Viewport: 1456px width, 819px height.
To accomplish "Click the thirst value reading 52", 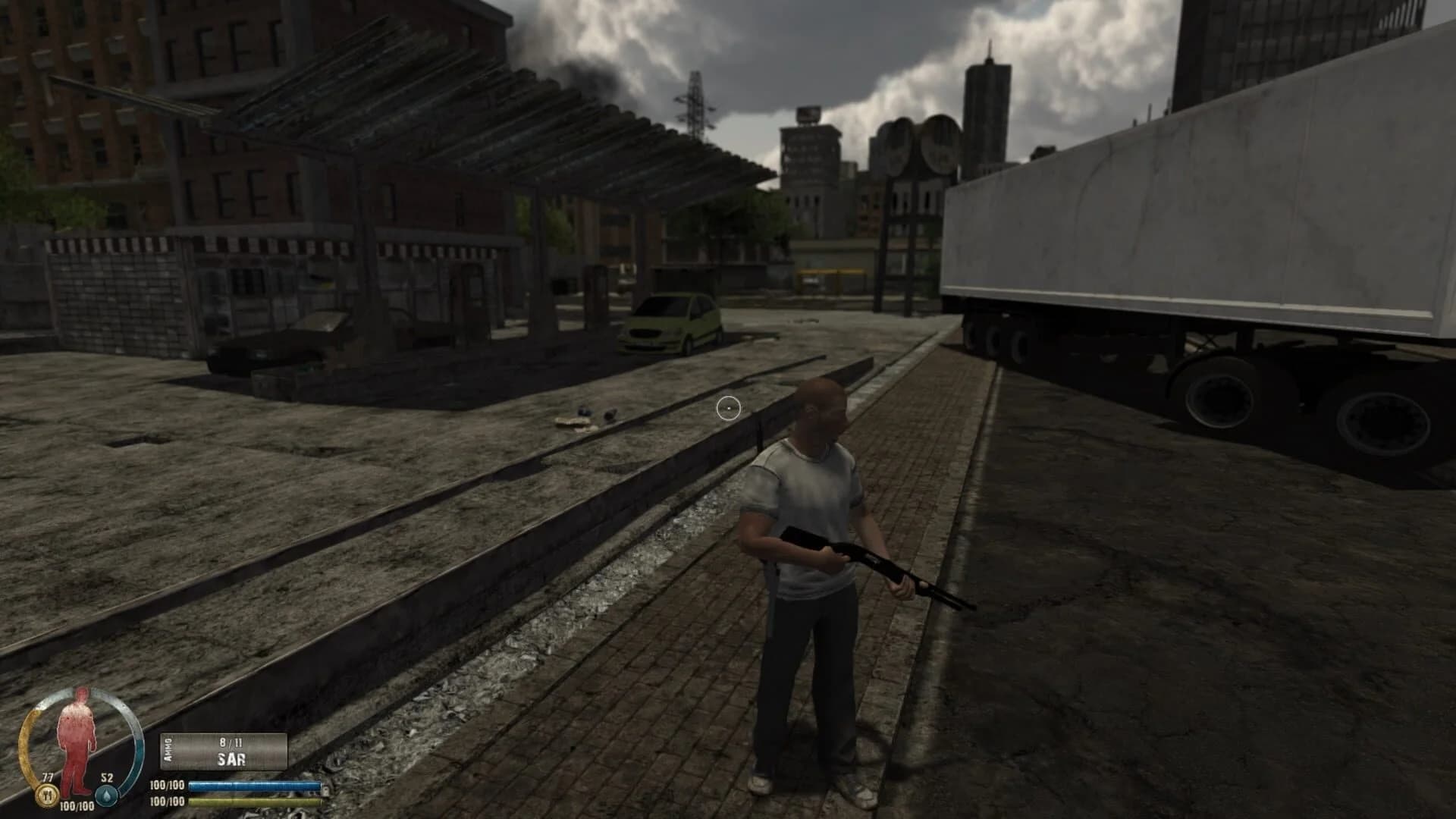I will pyautogui.click(x=107, y=778).
